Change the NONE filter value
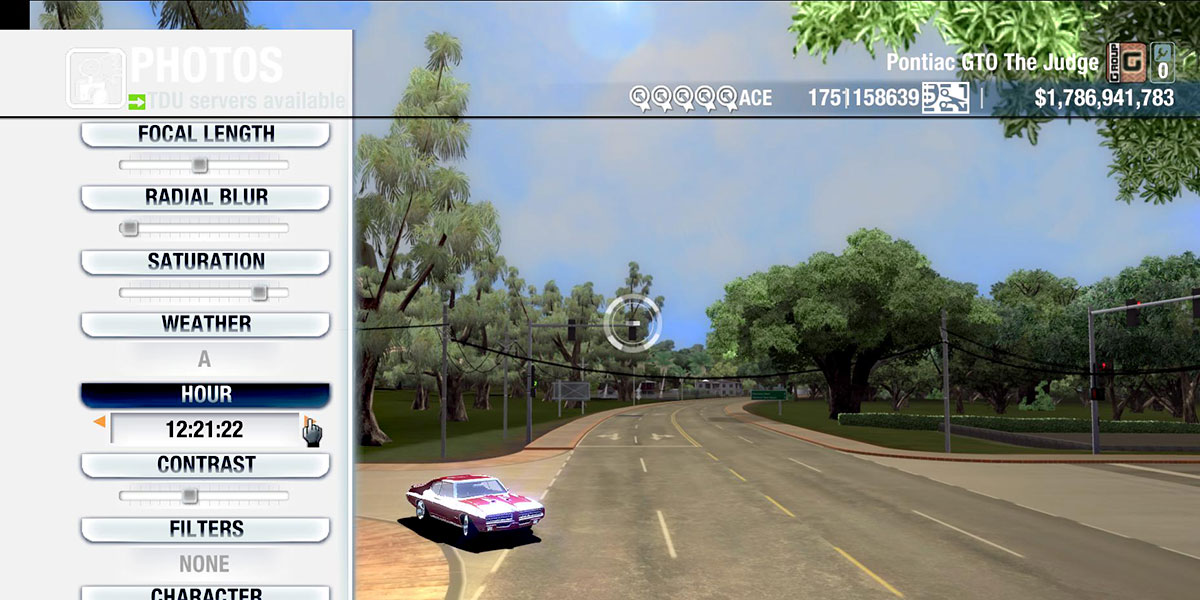Viewport: 1200px width, 600px height. 204,564
